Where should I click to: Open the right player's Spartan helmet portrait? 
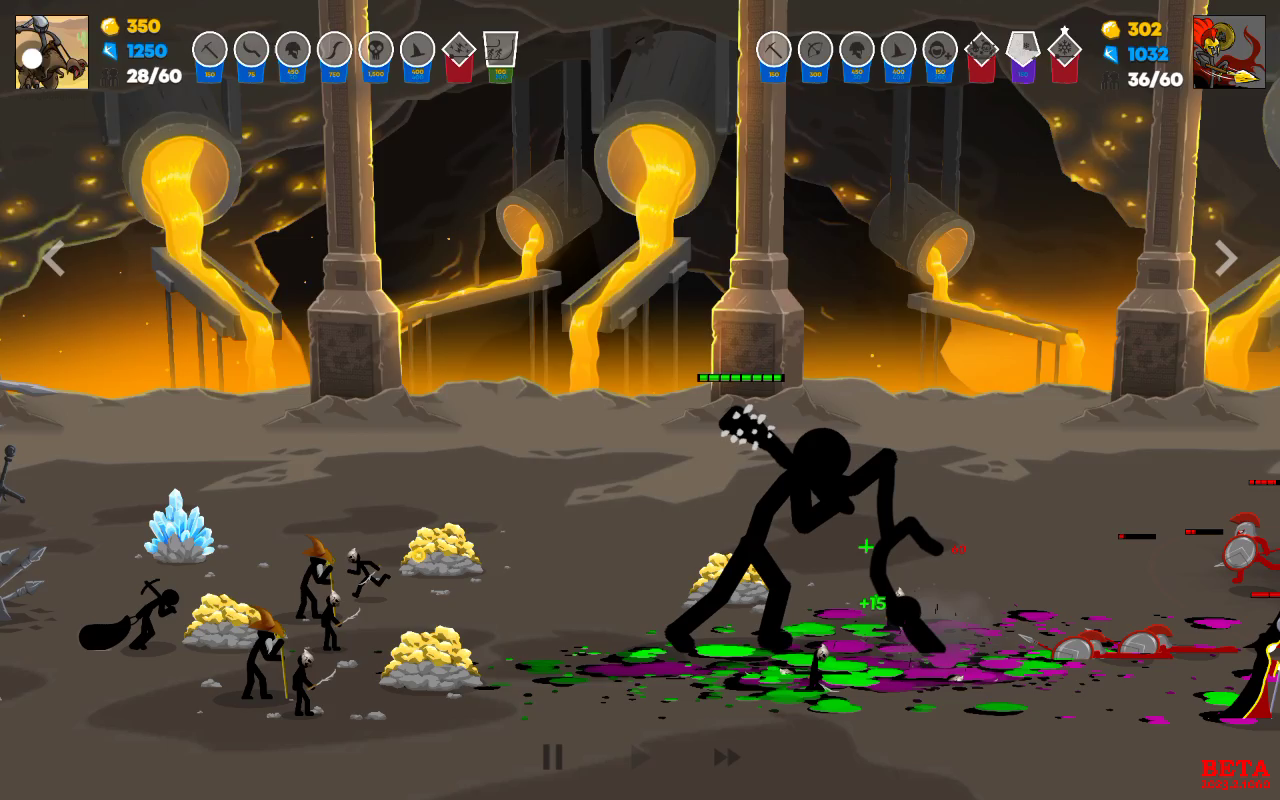(x=1229, y=52)
